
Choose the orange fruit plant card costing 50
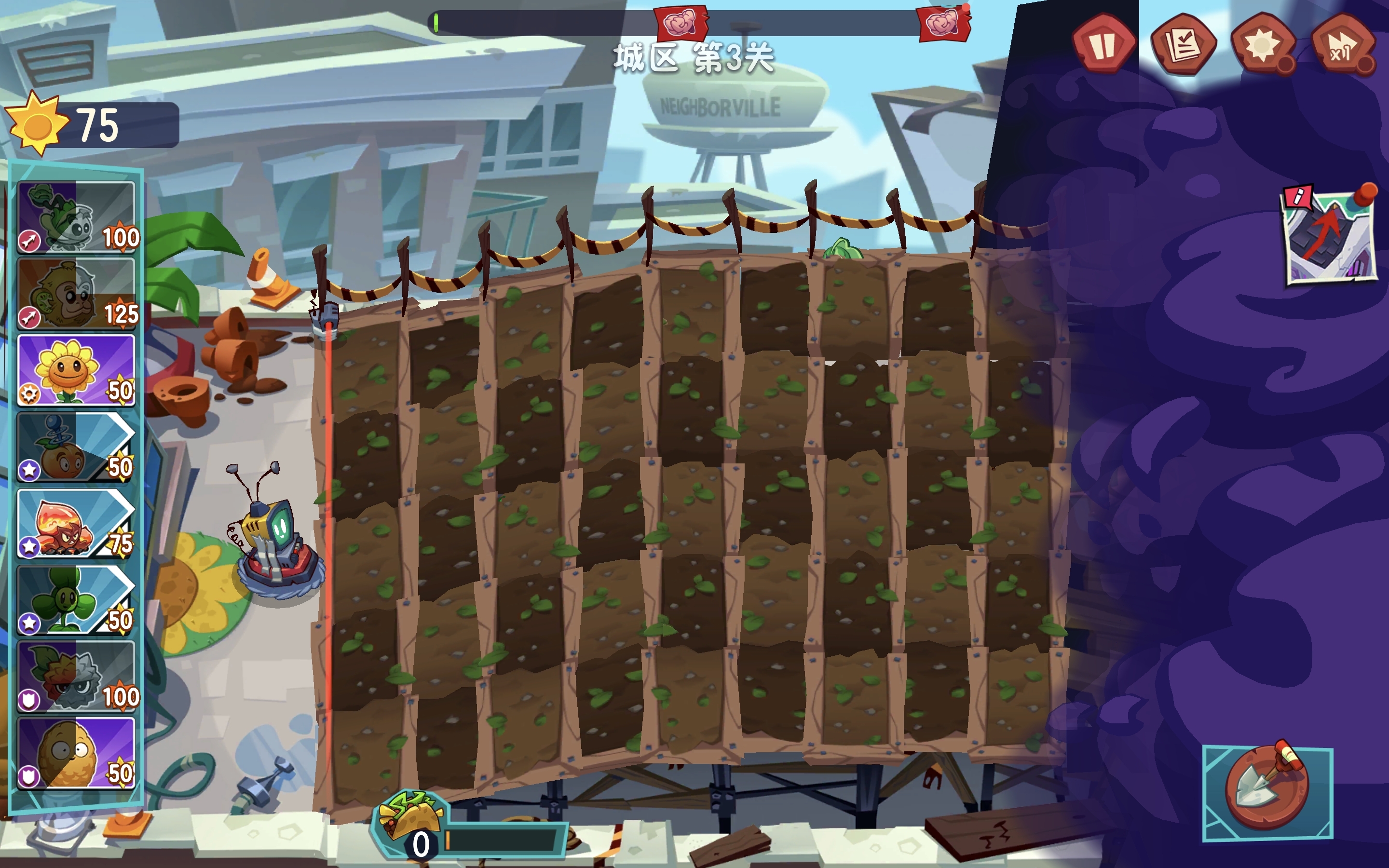click(x=76, y=447)
